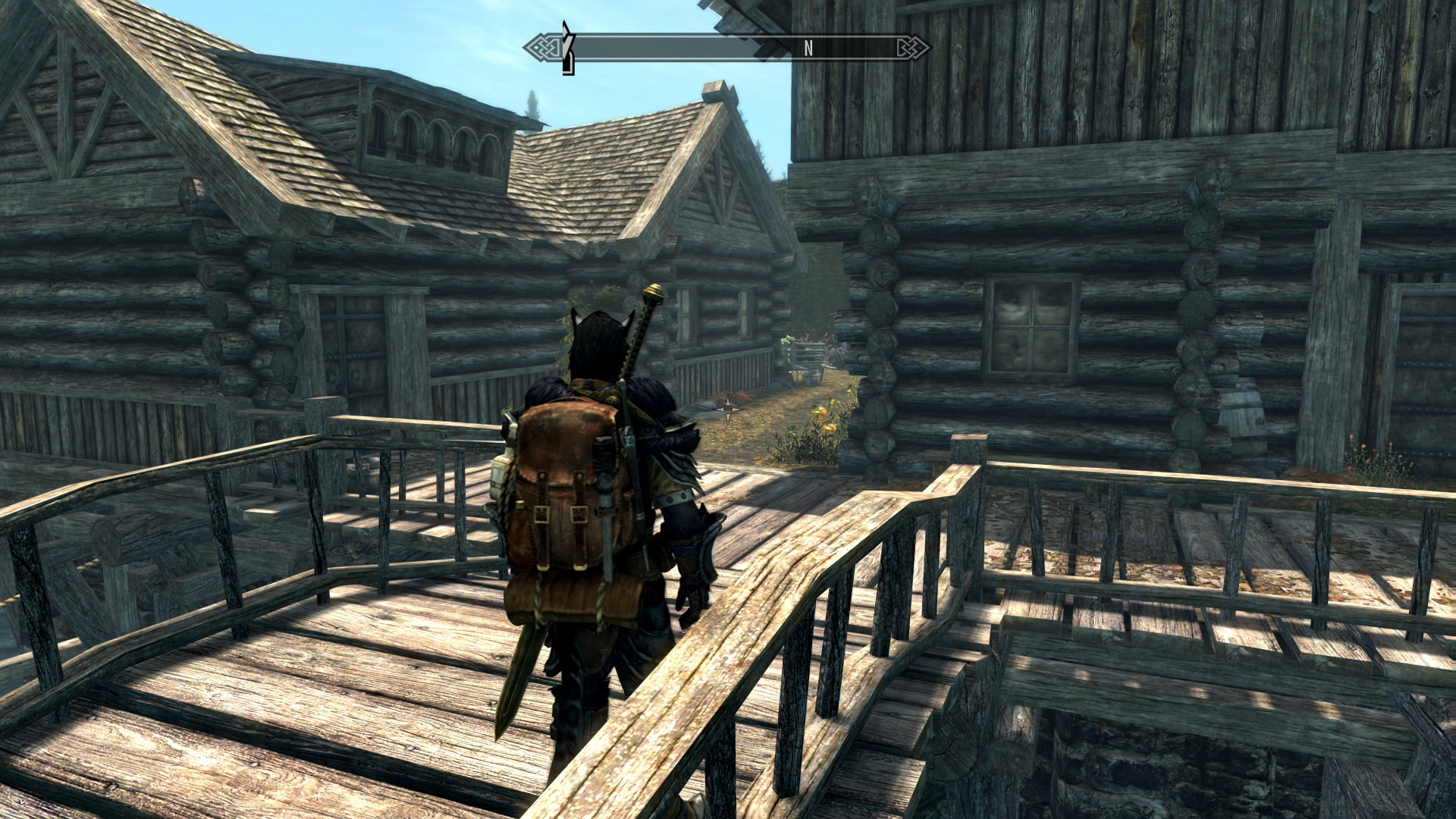The height and width of the screenshot is (819, 1456).
Task: Click the location marker on the compass
Action: [x=566, y=49]
